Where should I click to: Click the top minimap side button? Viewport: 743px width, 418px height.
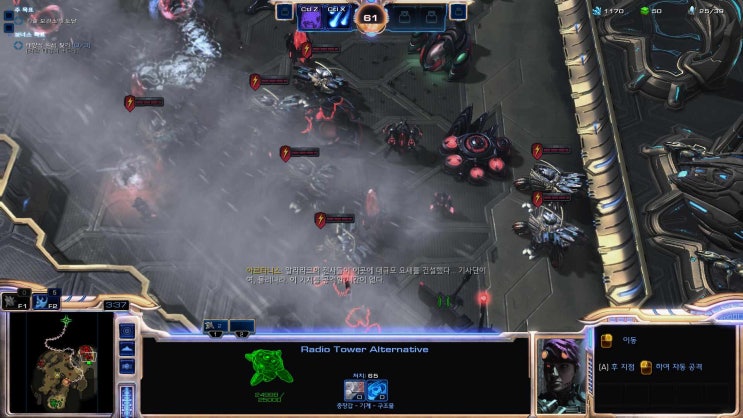[127, 330]
